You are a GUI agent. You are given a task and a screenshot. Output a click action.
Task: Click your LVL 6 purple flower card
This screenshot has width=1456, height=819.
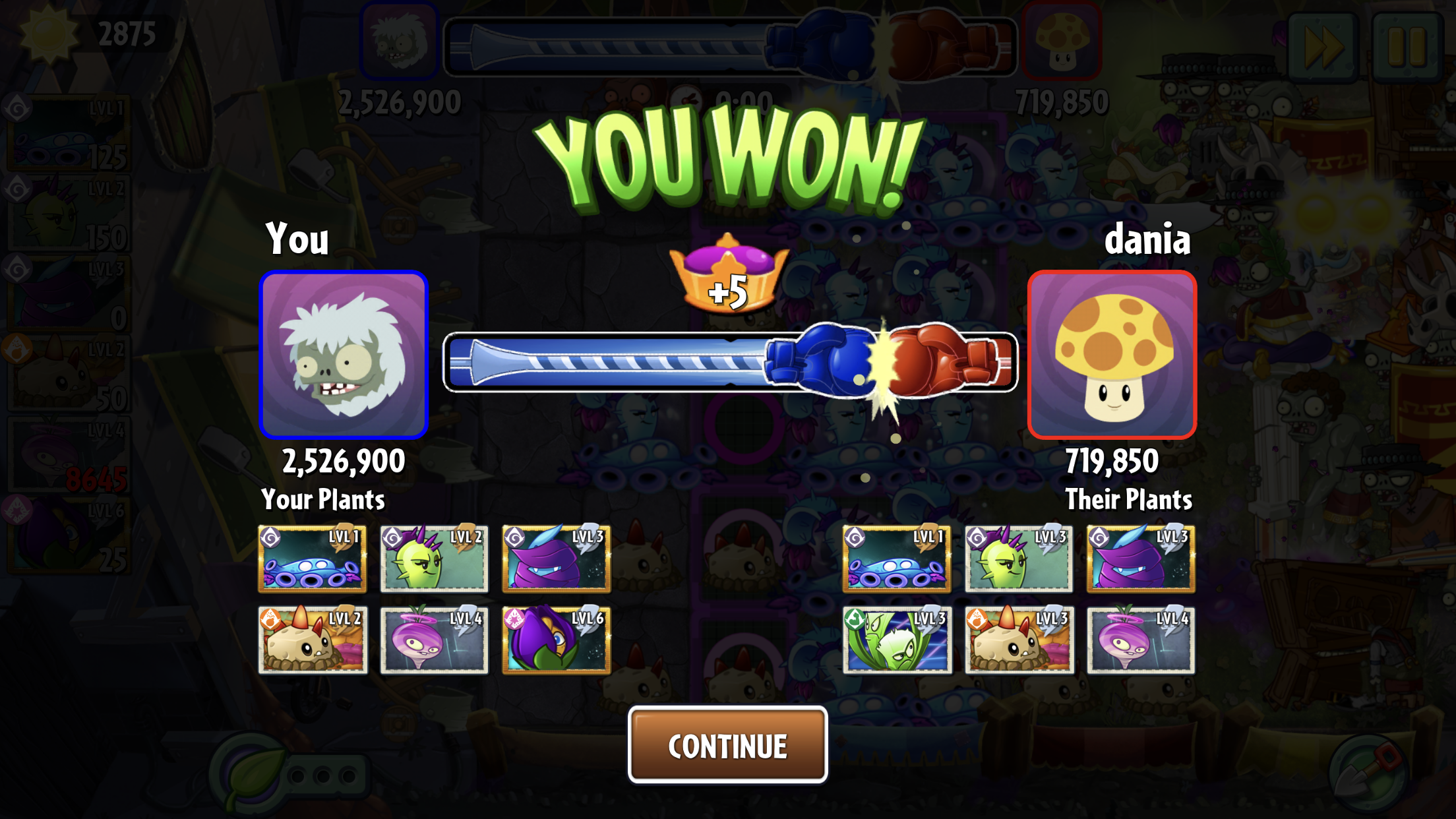(x=556, y=640)
